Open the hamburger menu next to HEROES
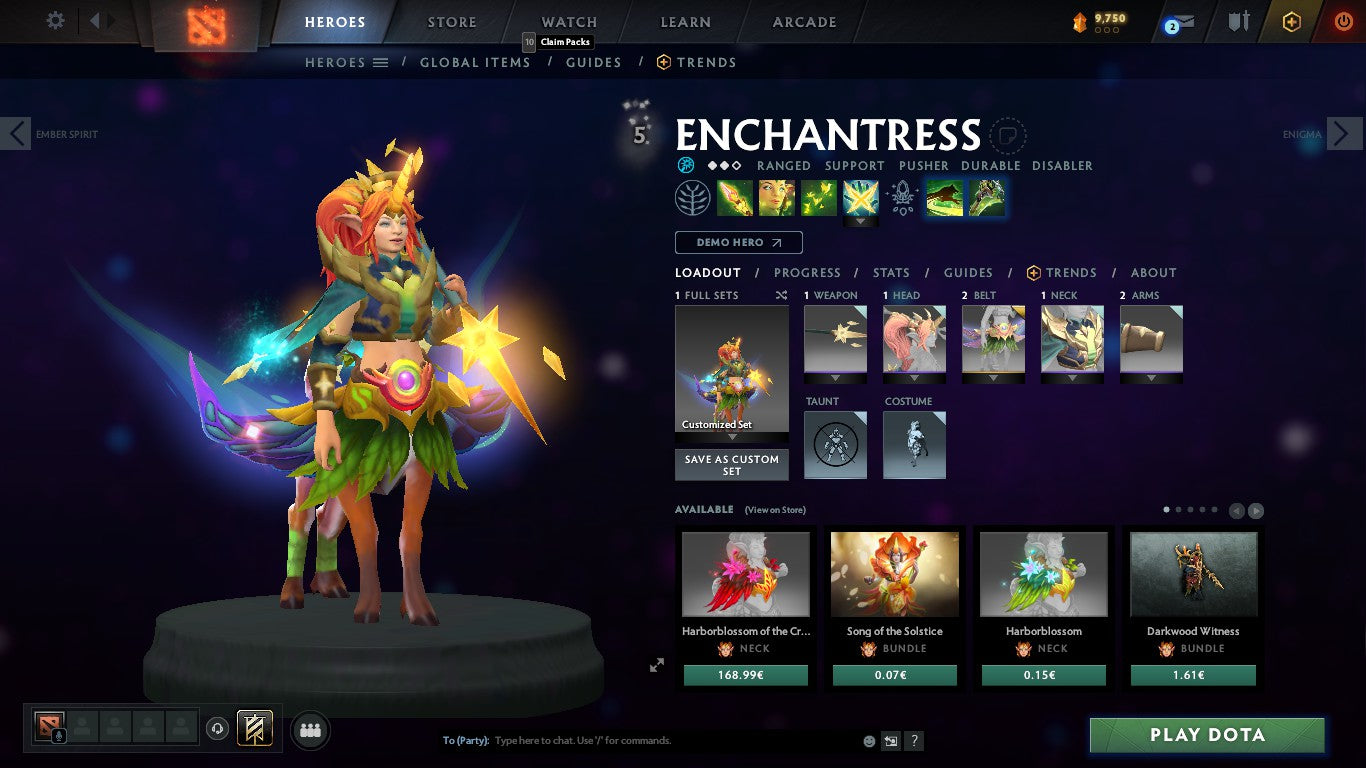This screenshot has width=1366, height=768. click(382, 62)
